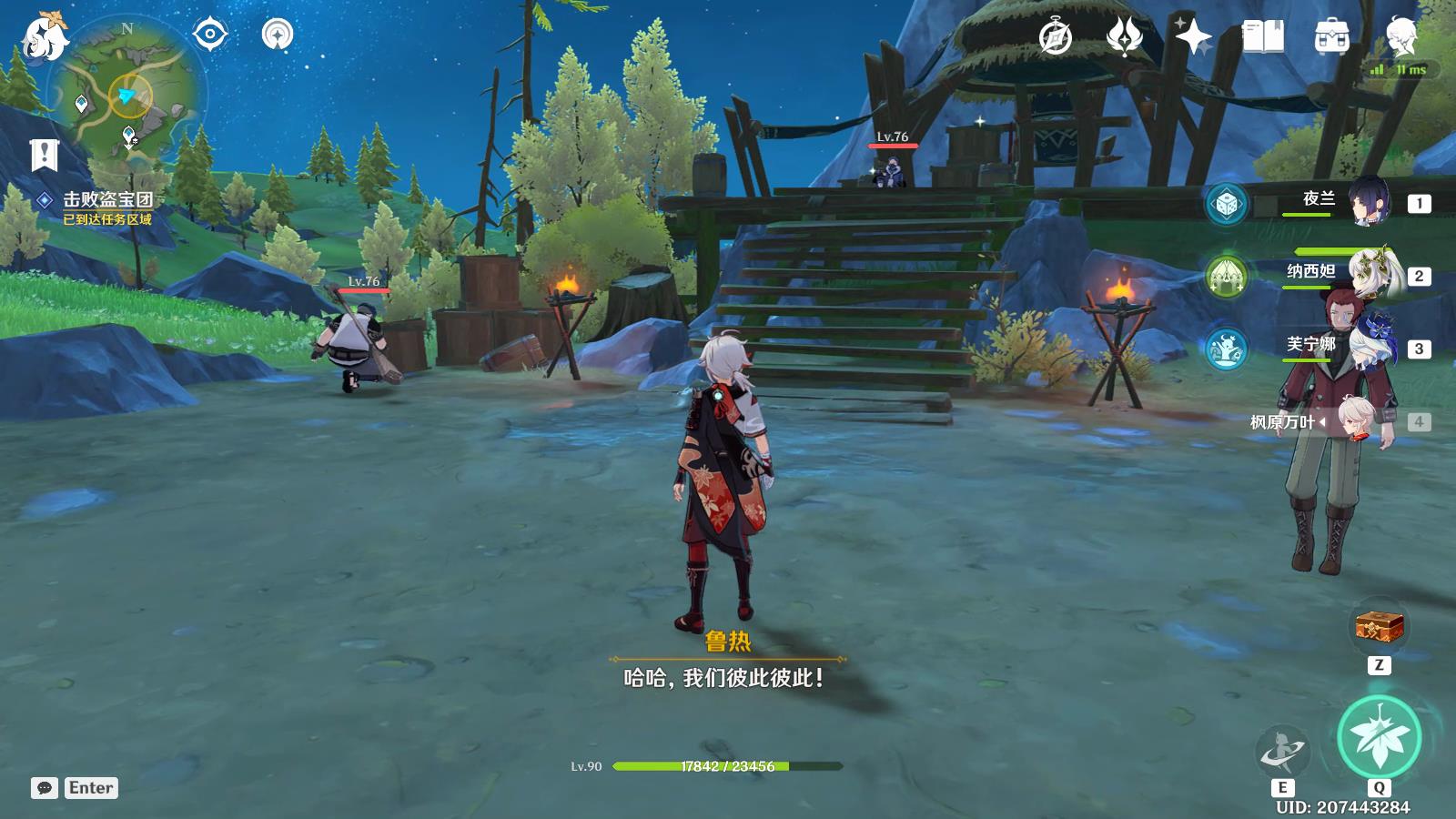Open the backpack inventory
1456x819 pixels.
[x=1331, y=37]
